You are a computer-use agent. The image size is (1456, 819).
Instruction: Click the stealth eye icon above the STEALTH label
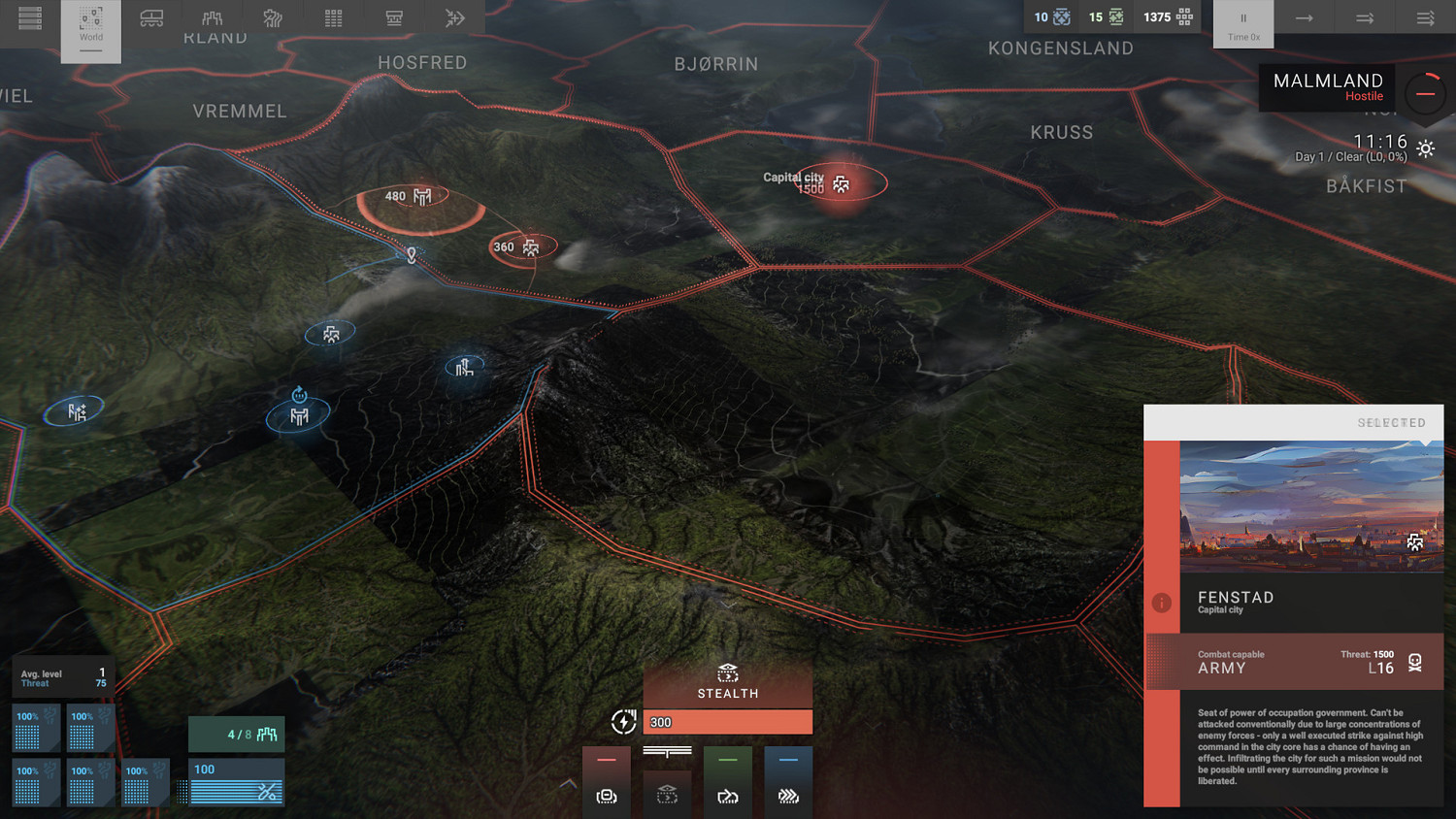point(727,673)
